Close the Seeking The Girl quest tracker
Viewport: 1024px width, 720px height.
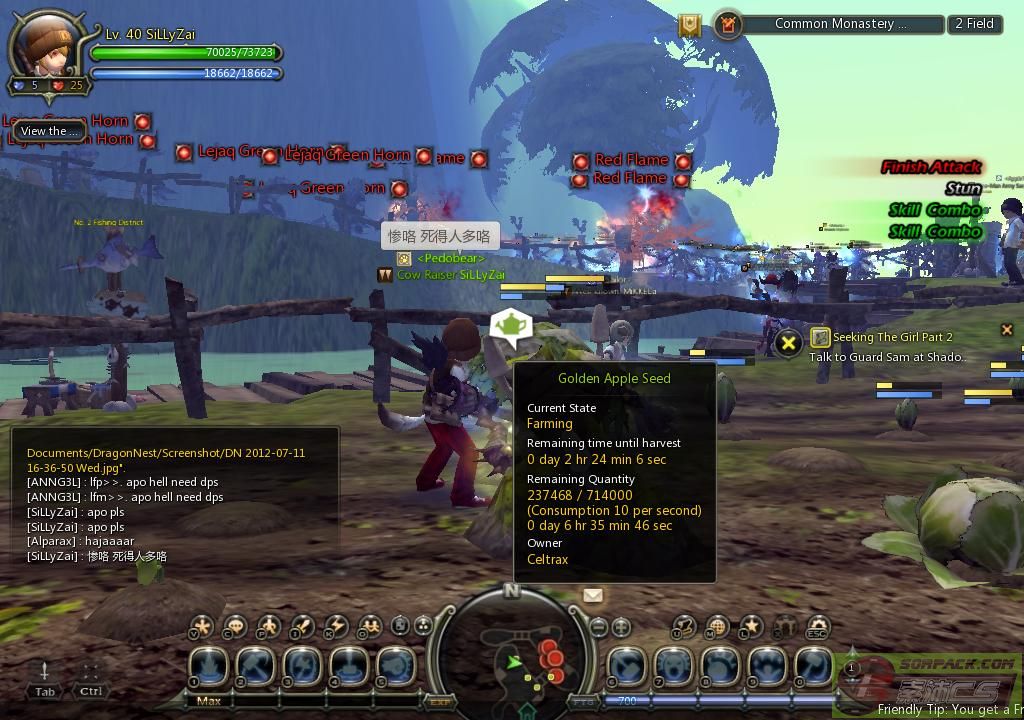1007,329
